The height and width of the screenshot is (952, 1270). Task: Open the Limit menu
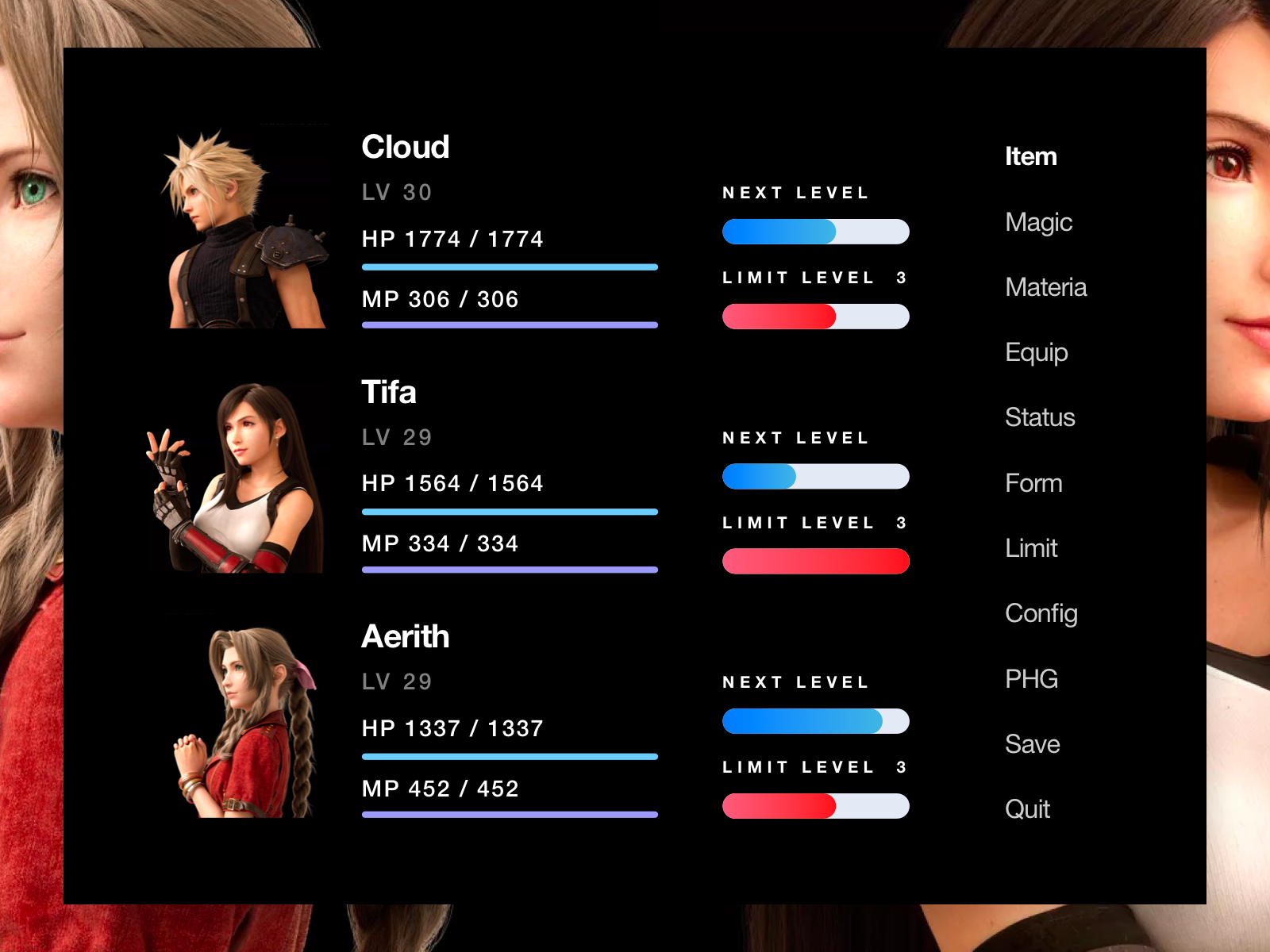click(x=1031, y=548)
